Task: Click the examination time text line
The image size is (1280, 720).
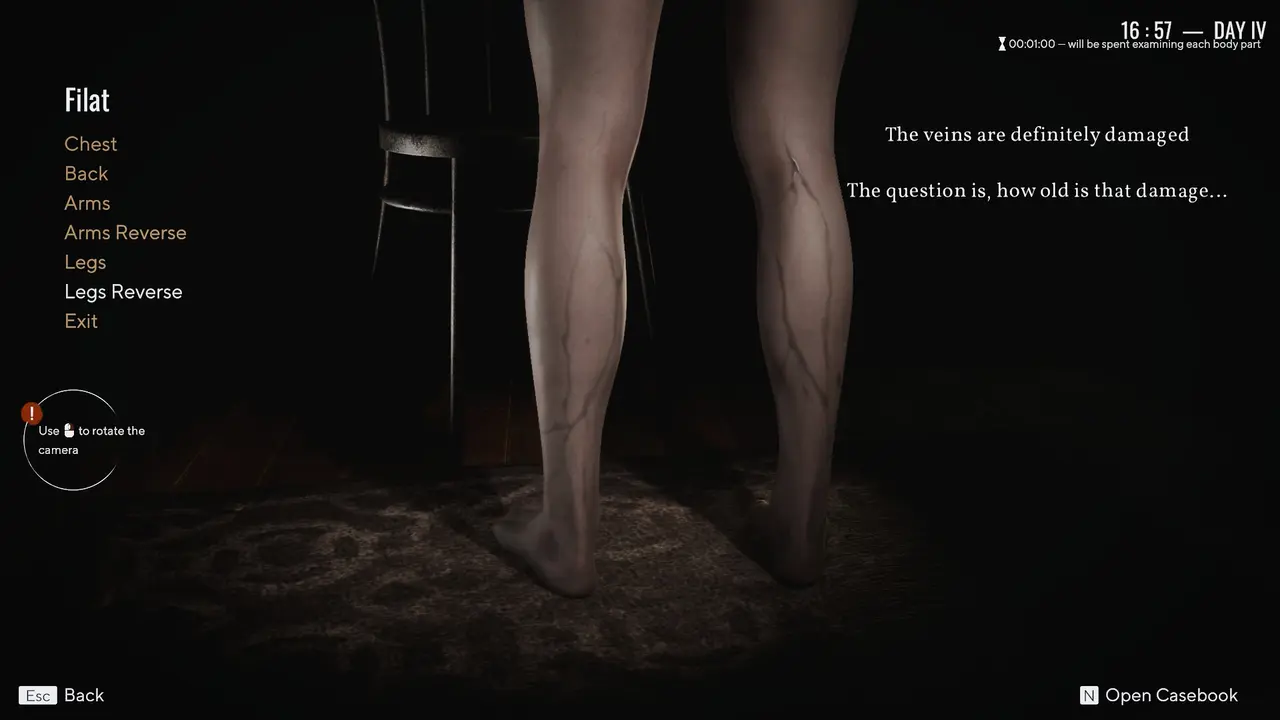Action: 1135,44
